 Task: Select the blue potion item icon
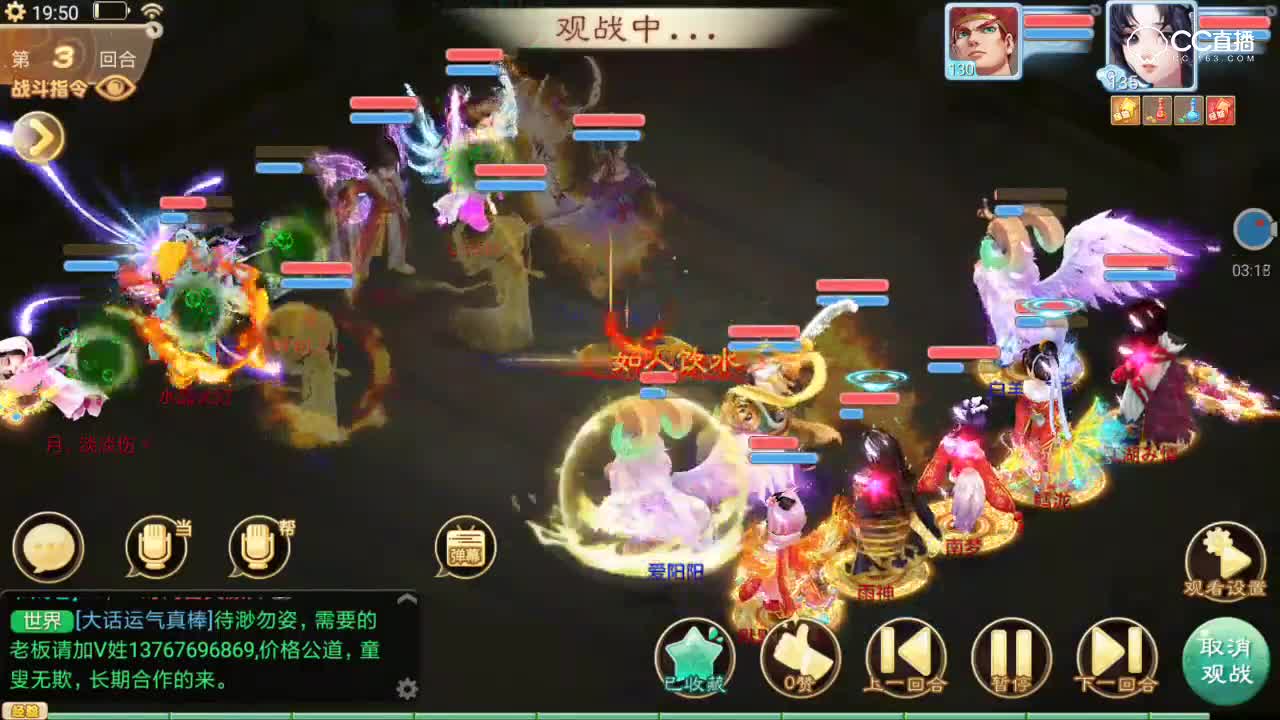1190,111
